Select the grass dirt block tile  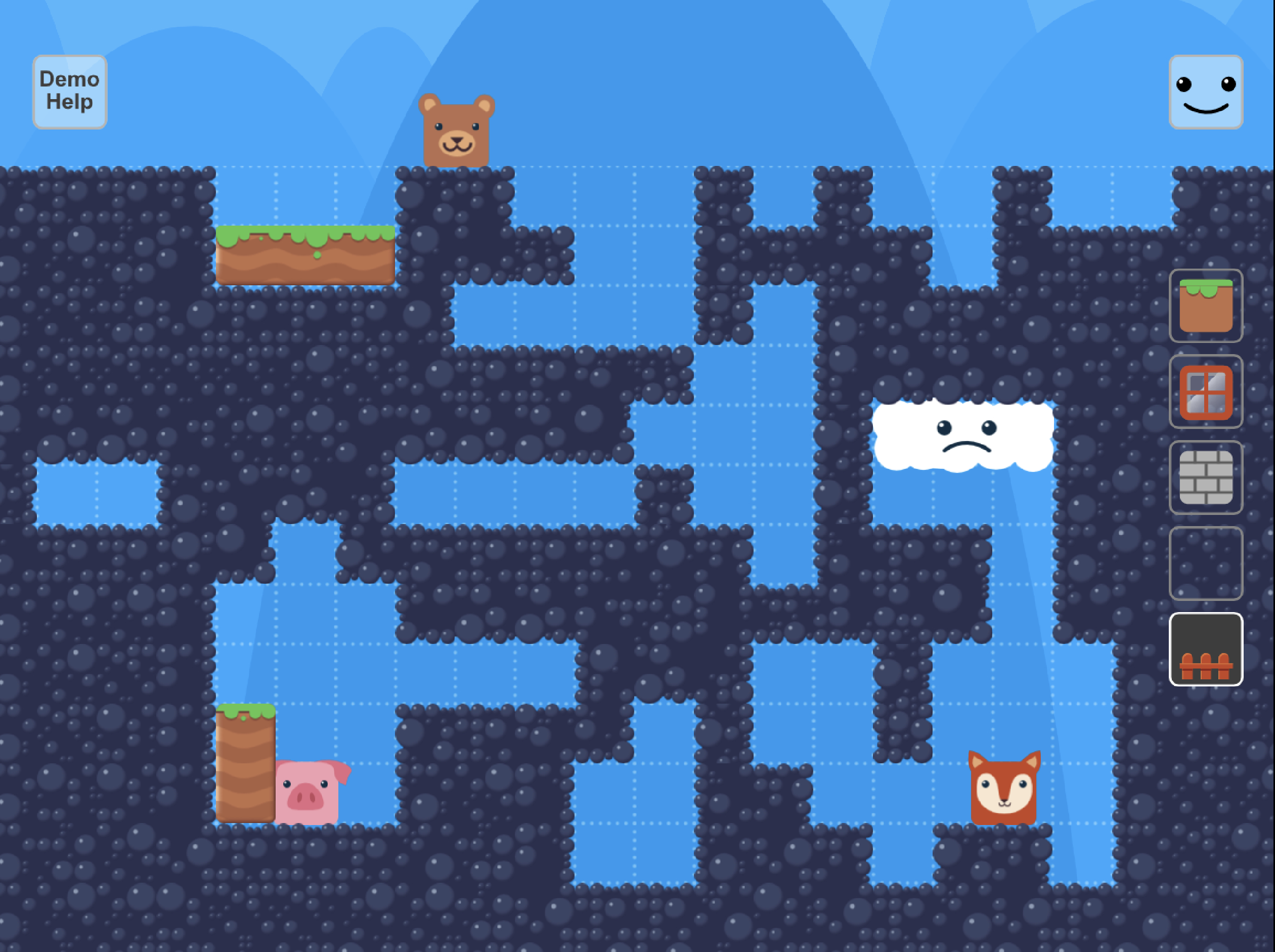tap(1205, 306)
